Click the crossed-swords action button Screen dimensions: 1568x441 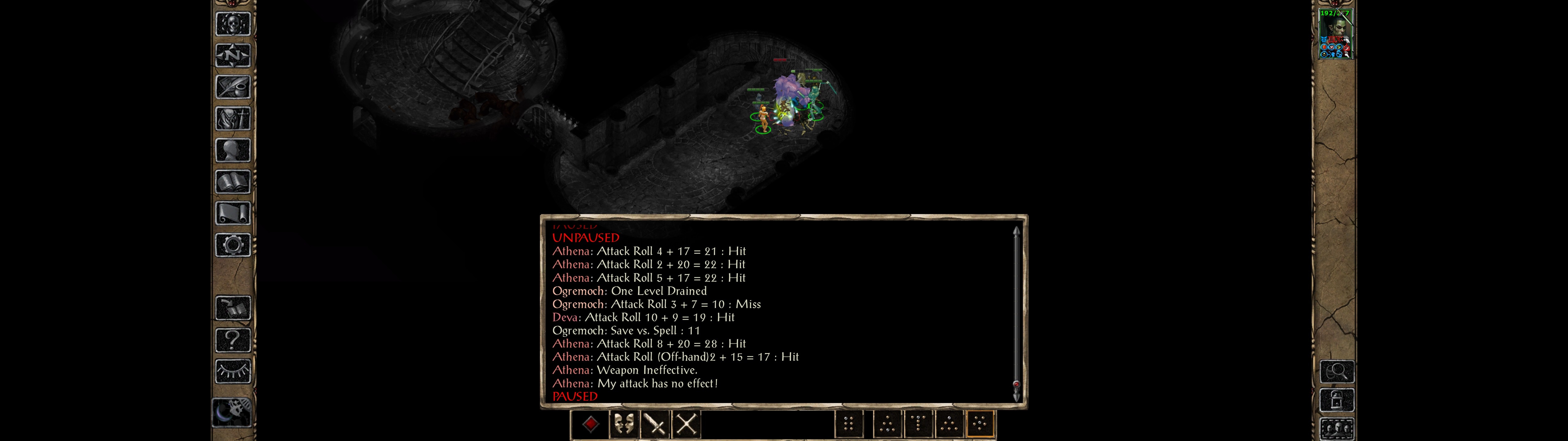pyautogui.click(x=686, y=424)
